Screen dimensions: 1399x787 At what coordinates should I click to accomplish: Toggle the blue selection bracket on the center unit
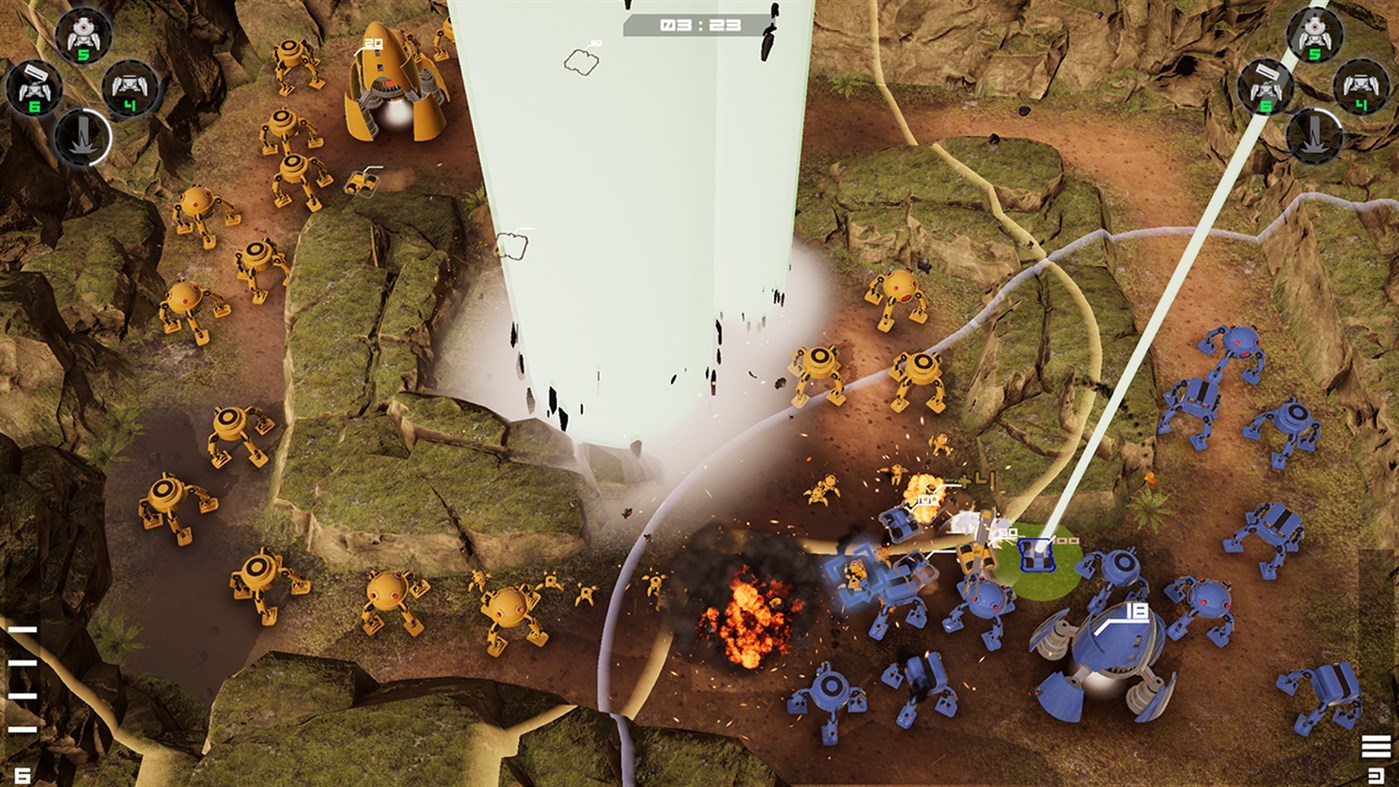click(x=856, y=575)
